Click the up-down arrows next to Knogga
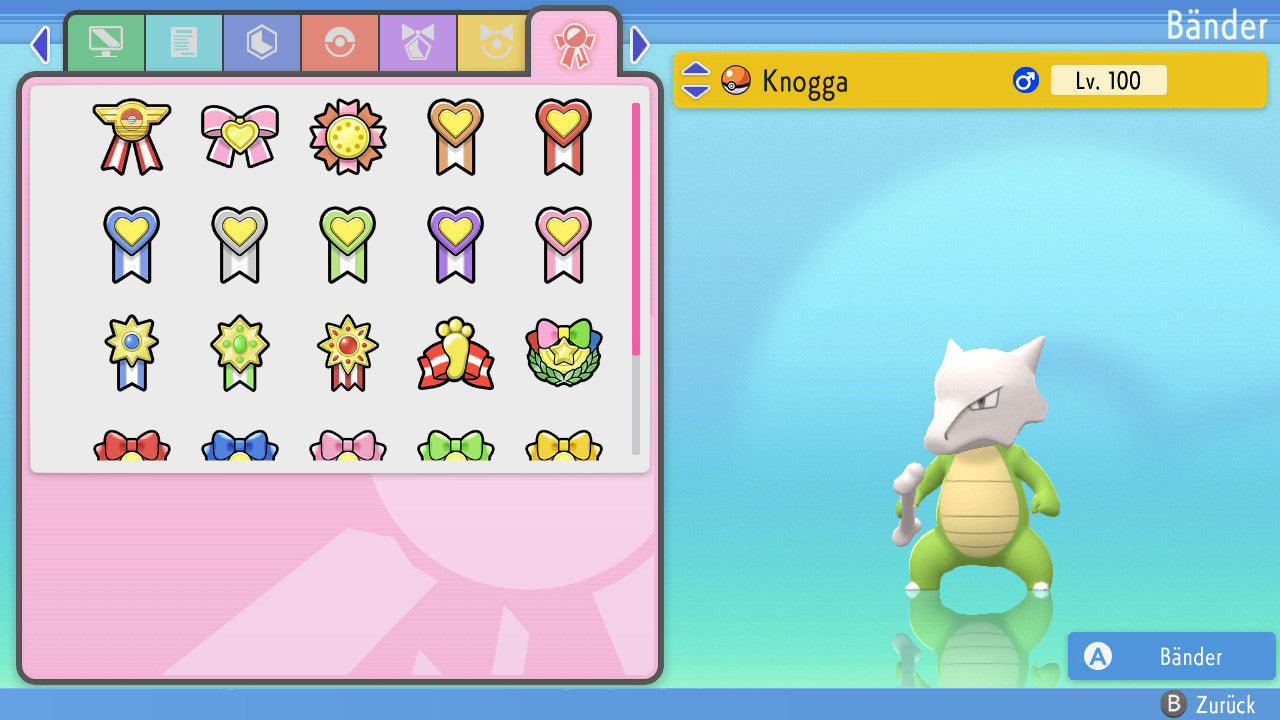The image size is (1280, 720). pyautogui.click(x=696, y=80)
